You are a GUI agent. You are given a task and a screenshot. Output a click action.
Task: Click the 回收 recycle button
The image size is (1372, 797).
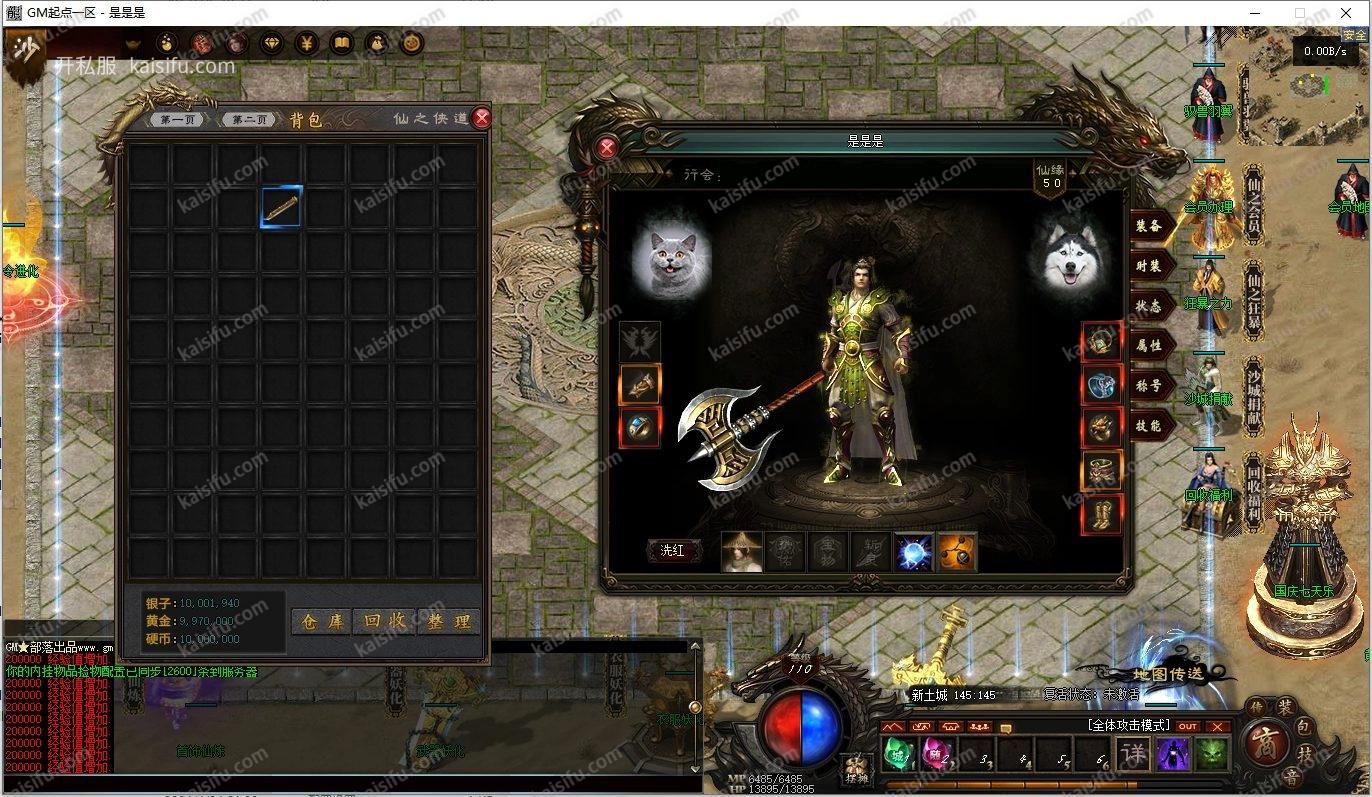(x=385, y=621)
